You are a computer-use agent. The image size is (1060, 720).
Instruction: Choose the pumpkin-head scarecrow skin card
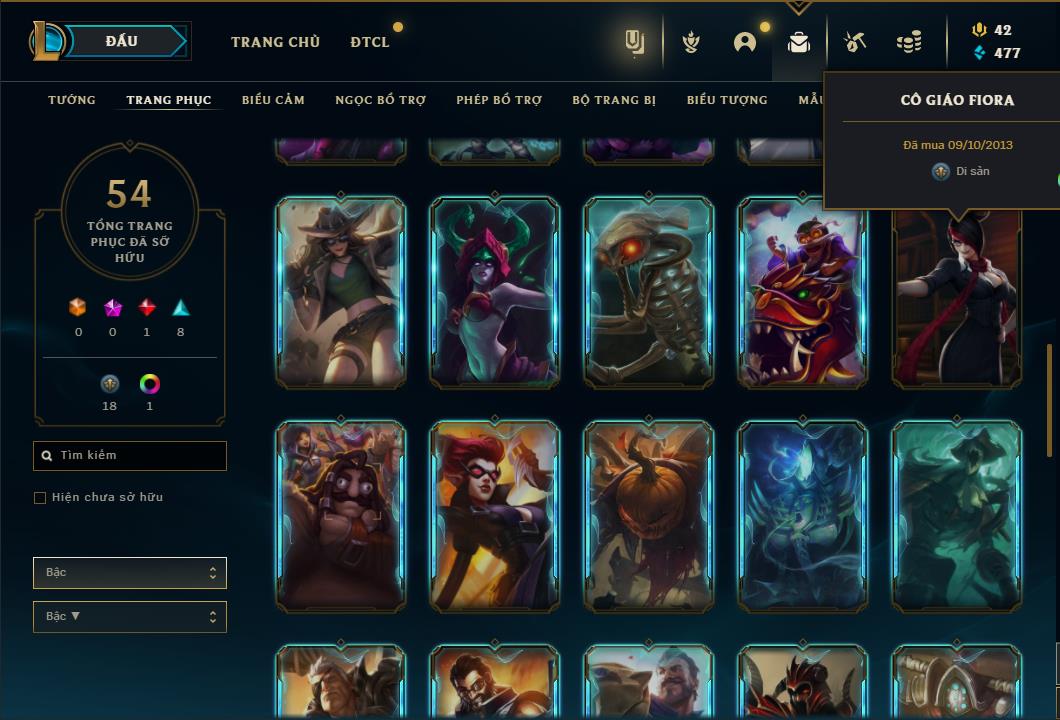tap(649, 515)
